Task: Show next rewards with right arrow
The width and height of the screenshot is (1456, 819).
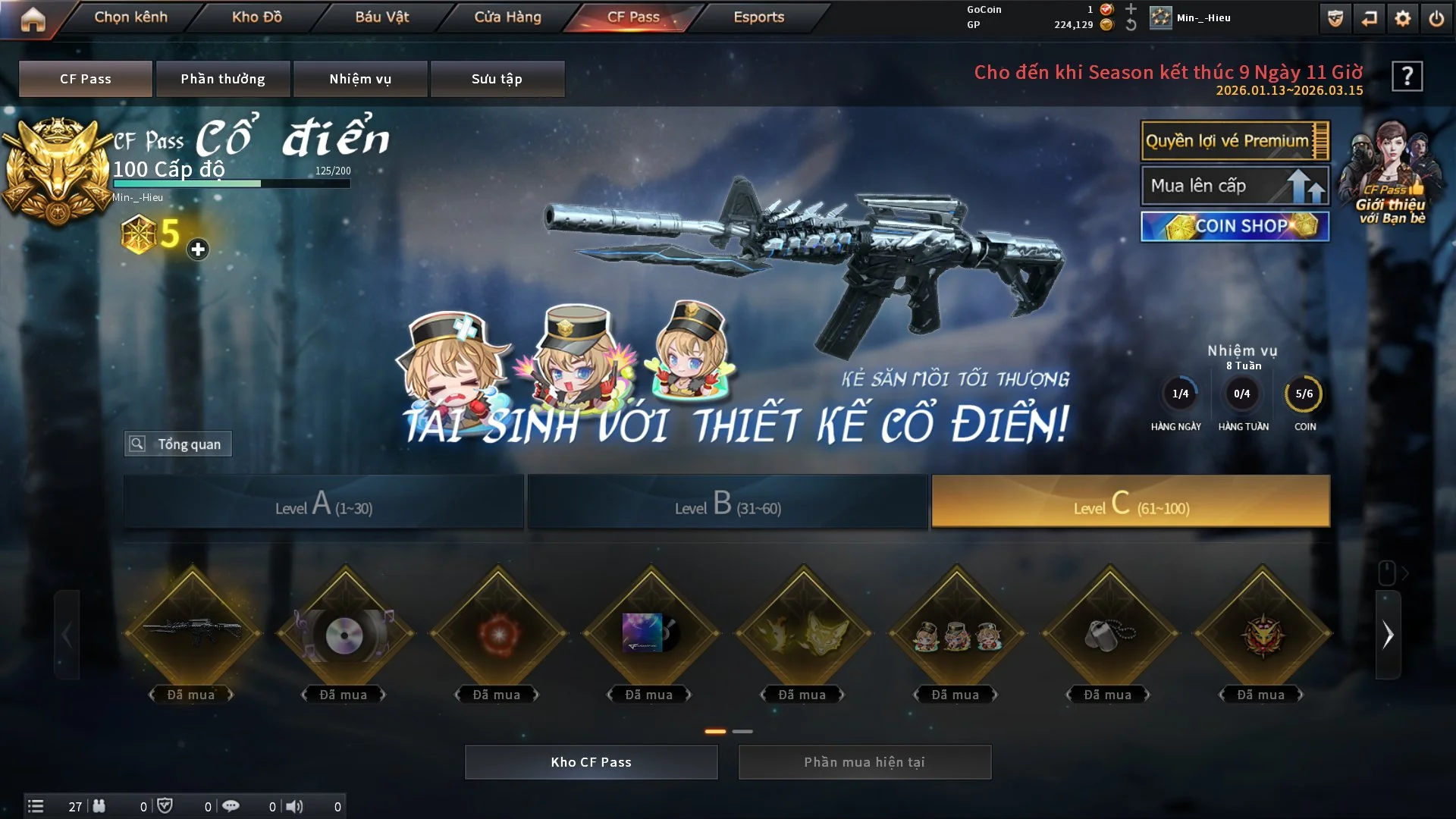Action: click(1388, 635)
